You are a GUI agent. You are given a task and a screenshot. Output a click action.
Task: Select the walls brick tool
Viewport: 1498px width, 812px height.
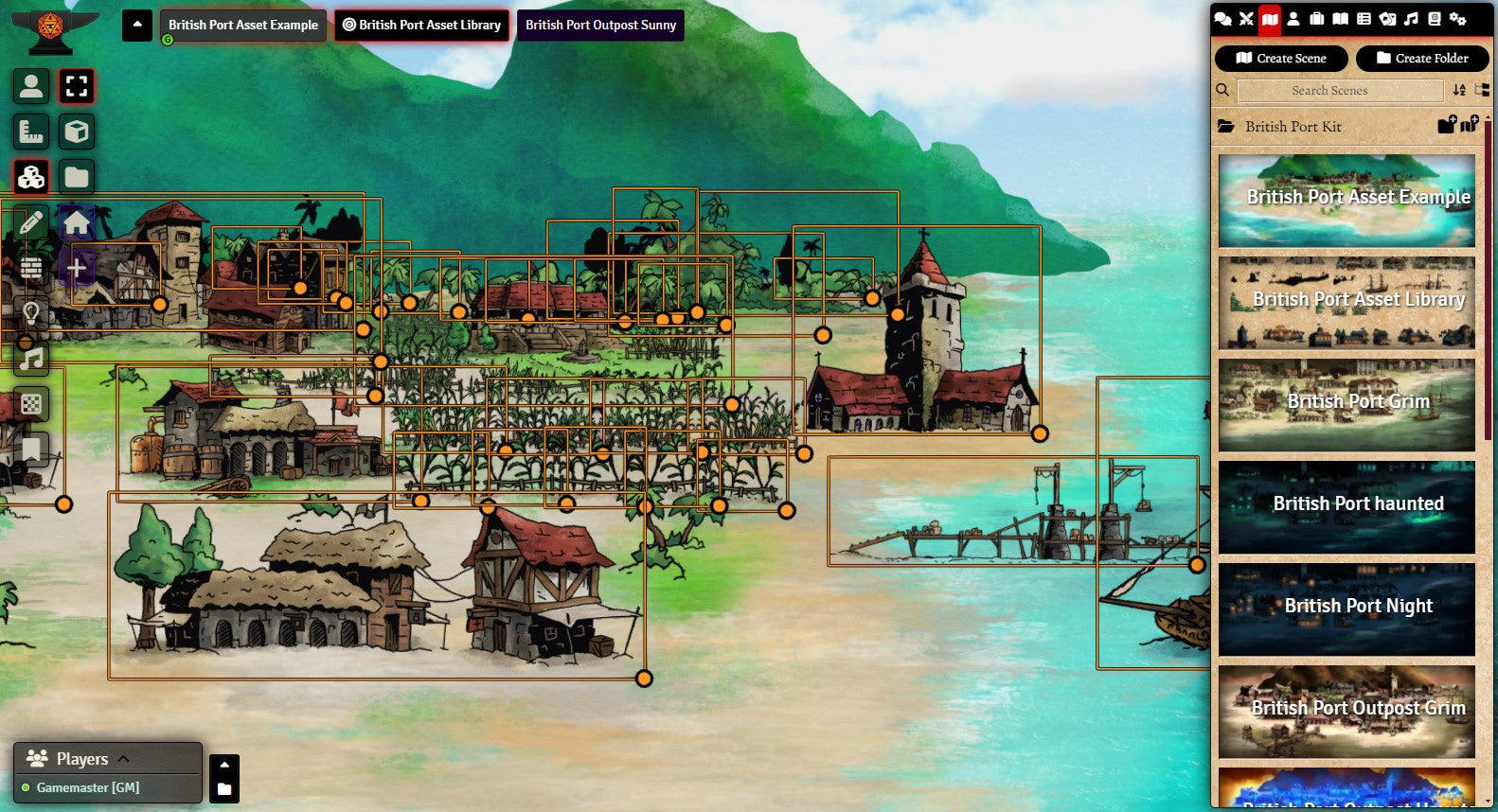point(31,268)
